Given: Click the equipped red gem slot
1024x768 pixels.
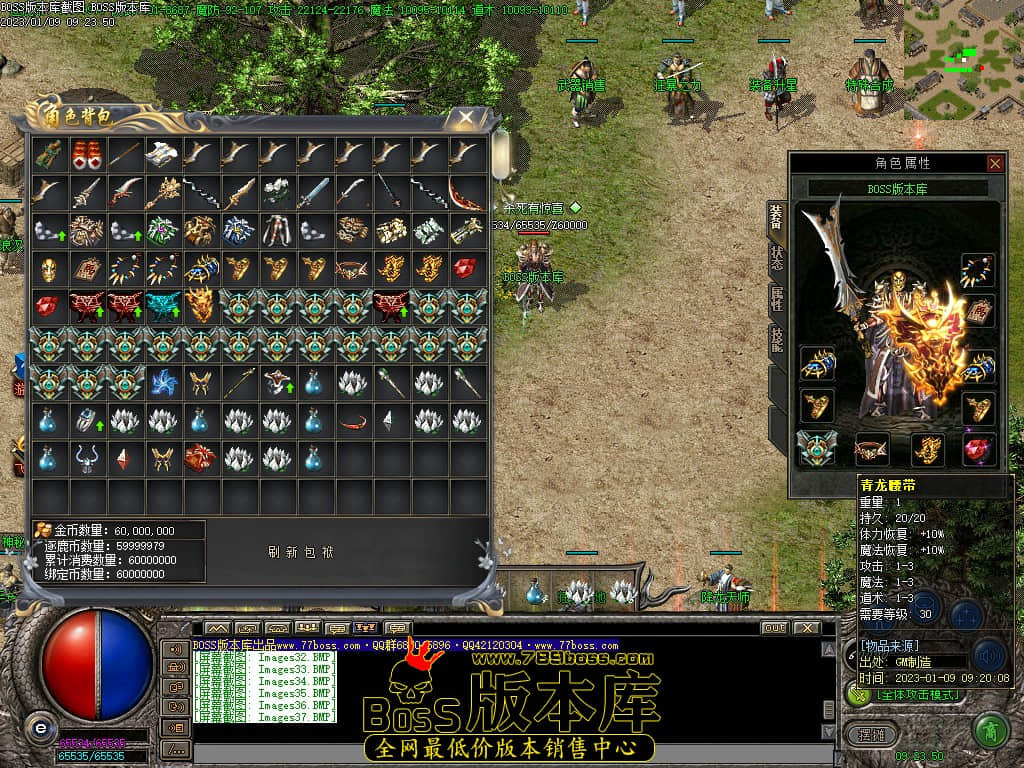Looking at the screenshot, I should point(977,450).
